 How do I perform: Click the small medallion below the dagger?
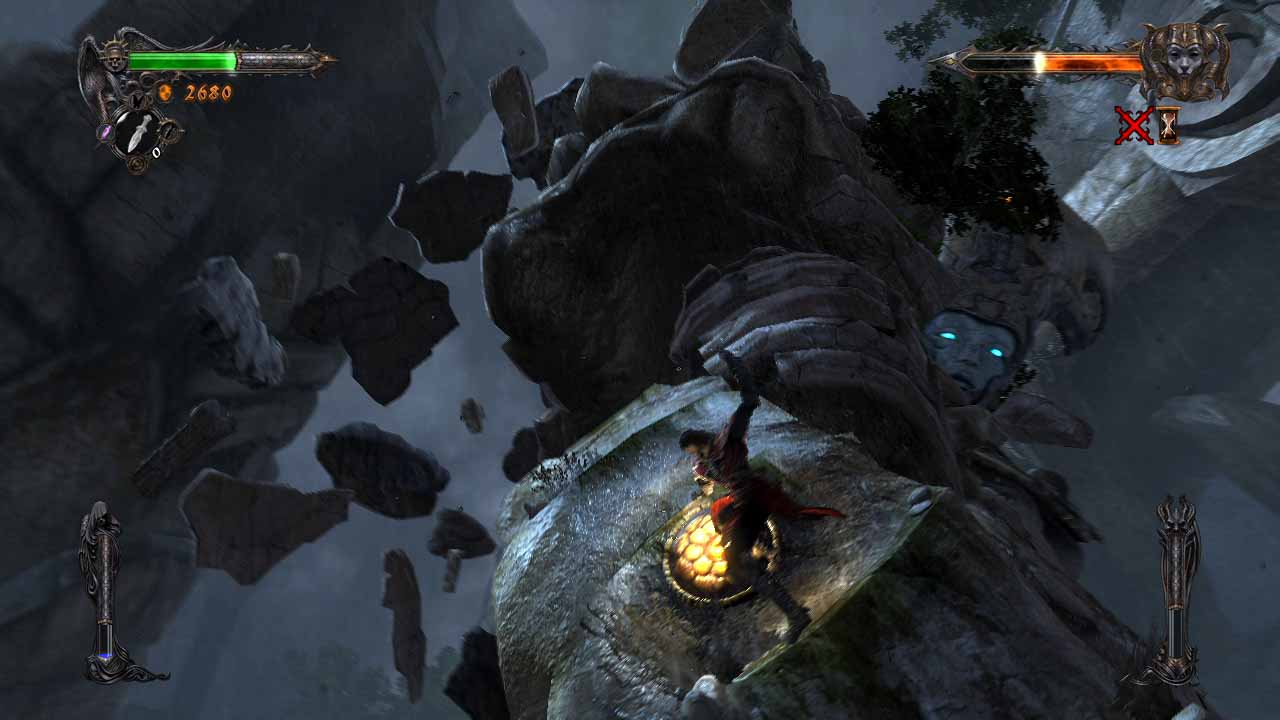tap(137, 162)
